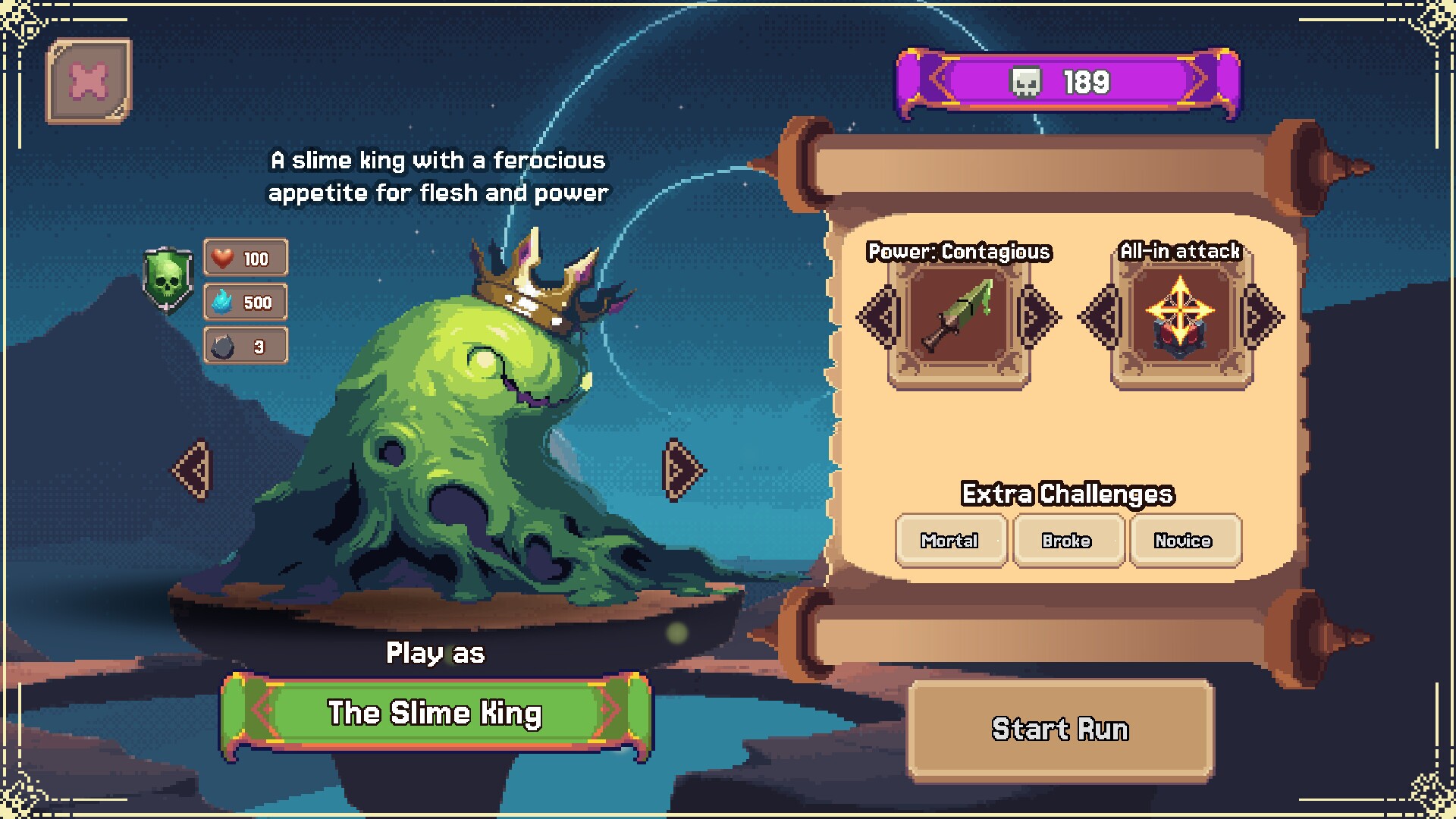Click The Slime King name banner
The height and width of the screenshot is (819, 1456).
435,714
